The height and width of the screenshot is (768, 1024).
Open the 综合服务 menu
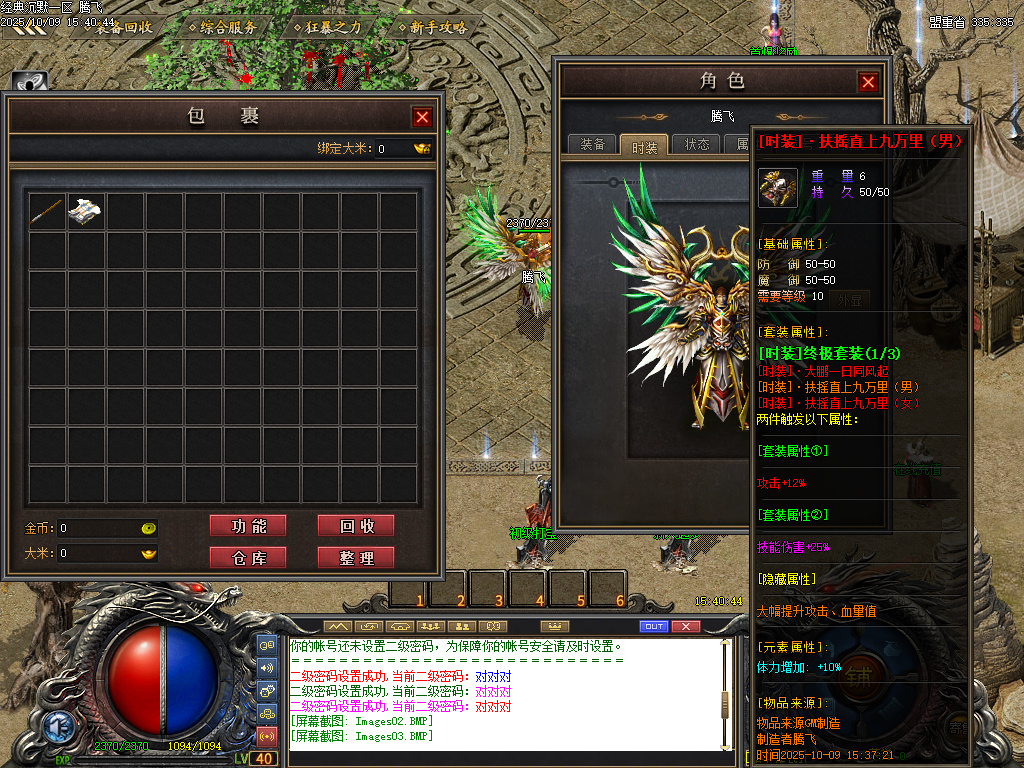(228, 28)
